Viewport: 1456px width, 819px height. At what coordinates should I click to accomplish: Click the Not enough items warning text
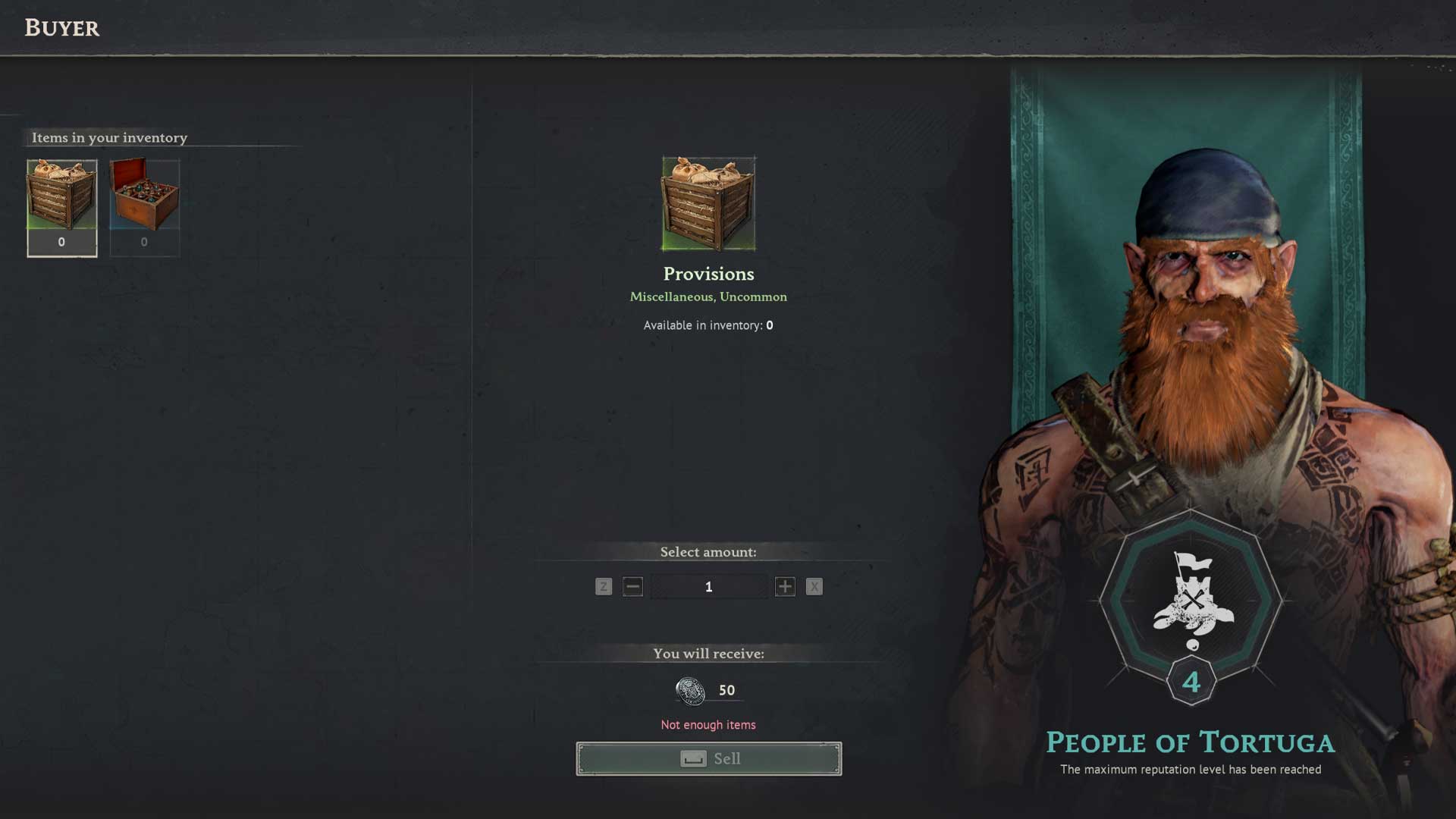(708, 724)
